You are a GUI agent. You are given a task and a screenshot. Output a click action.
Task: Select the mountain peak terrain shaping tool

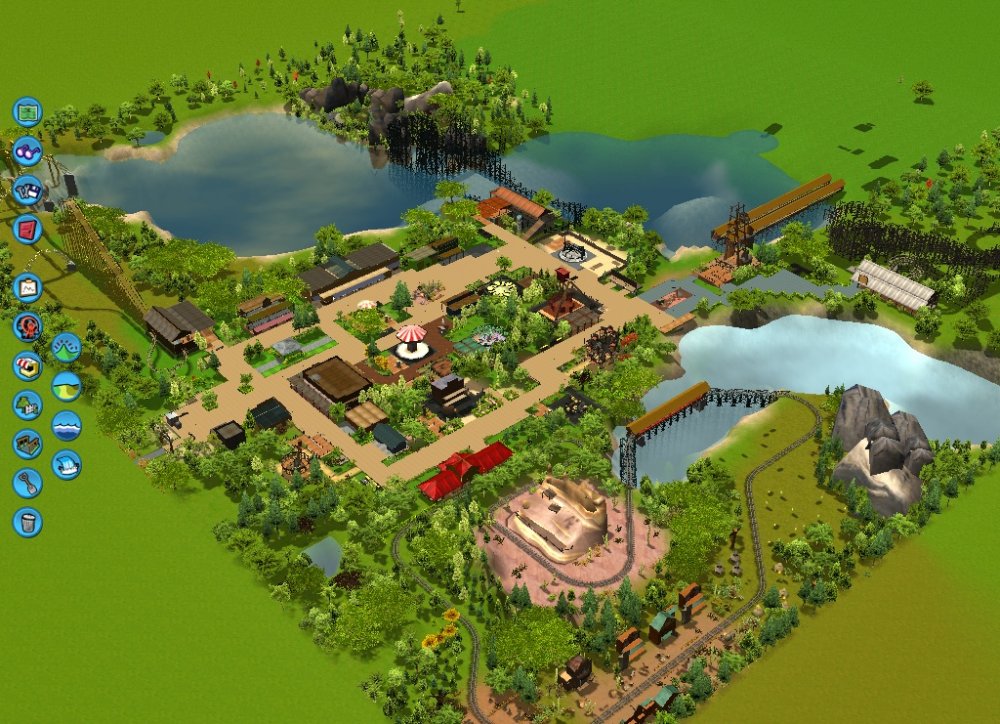pos(66,347)
